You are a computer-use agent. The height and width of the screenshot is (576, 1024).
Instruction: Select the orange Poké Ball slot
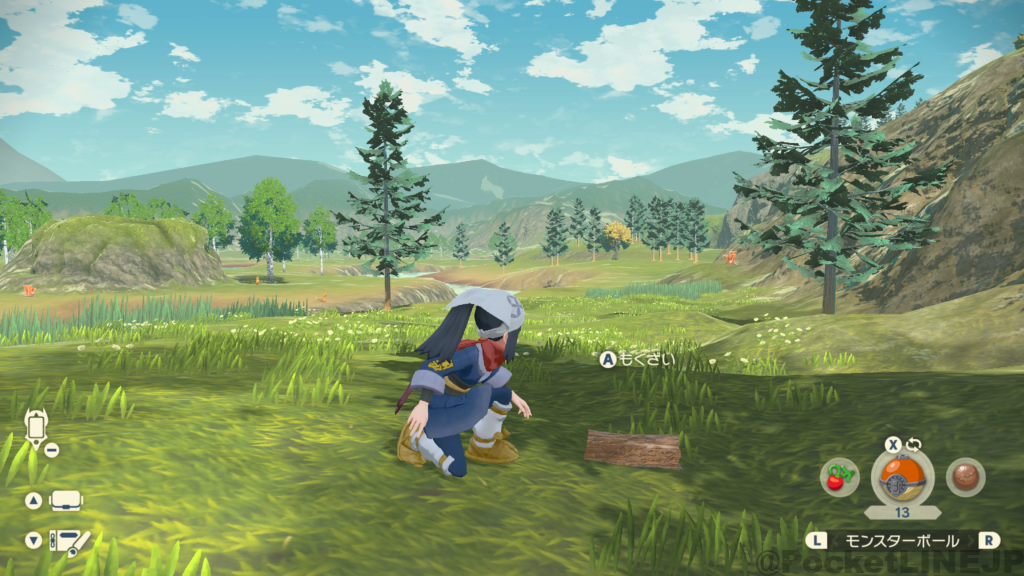click(901, 477)
